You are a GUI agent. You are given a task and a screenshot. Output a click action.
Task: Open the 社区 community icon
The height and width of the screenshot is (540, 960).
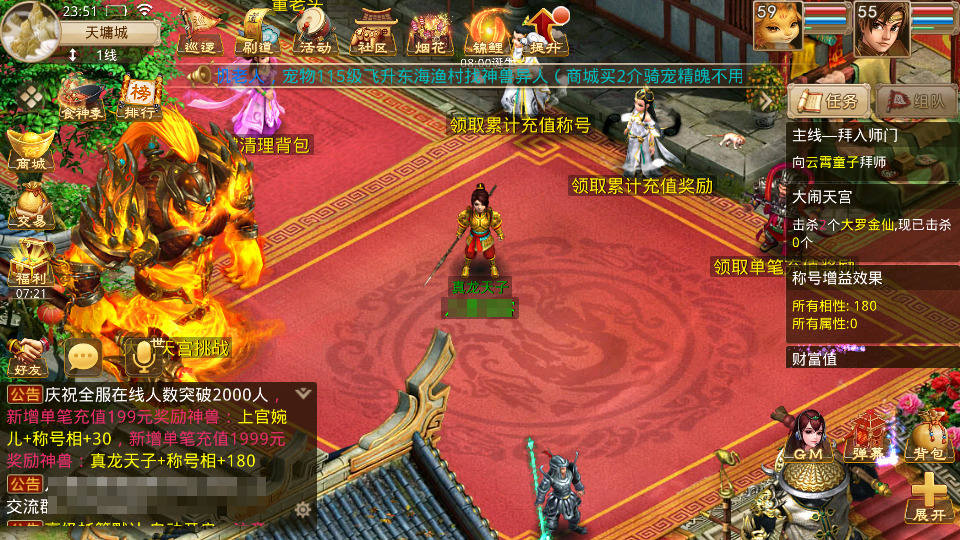[x=376, y=32]
